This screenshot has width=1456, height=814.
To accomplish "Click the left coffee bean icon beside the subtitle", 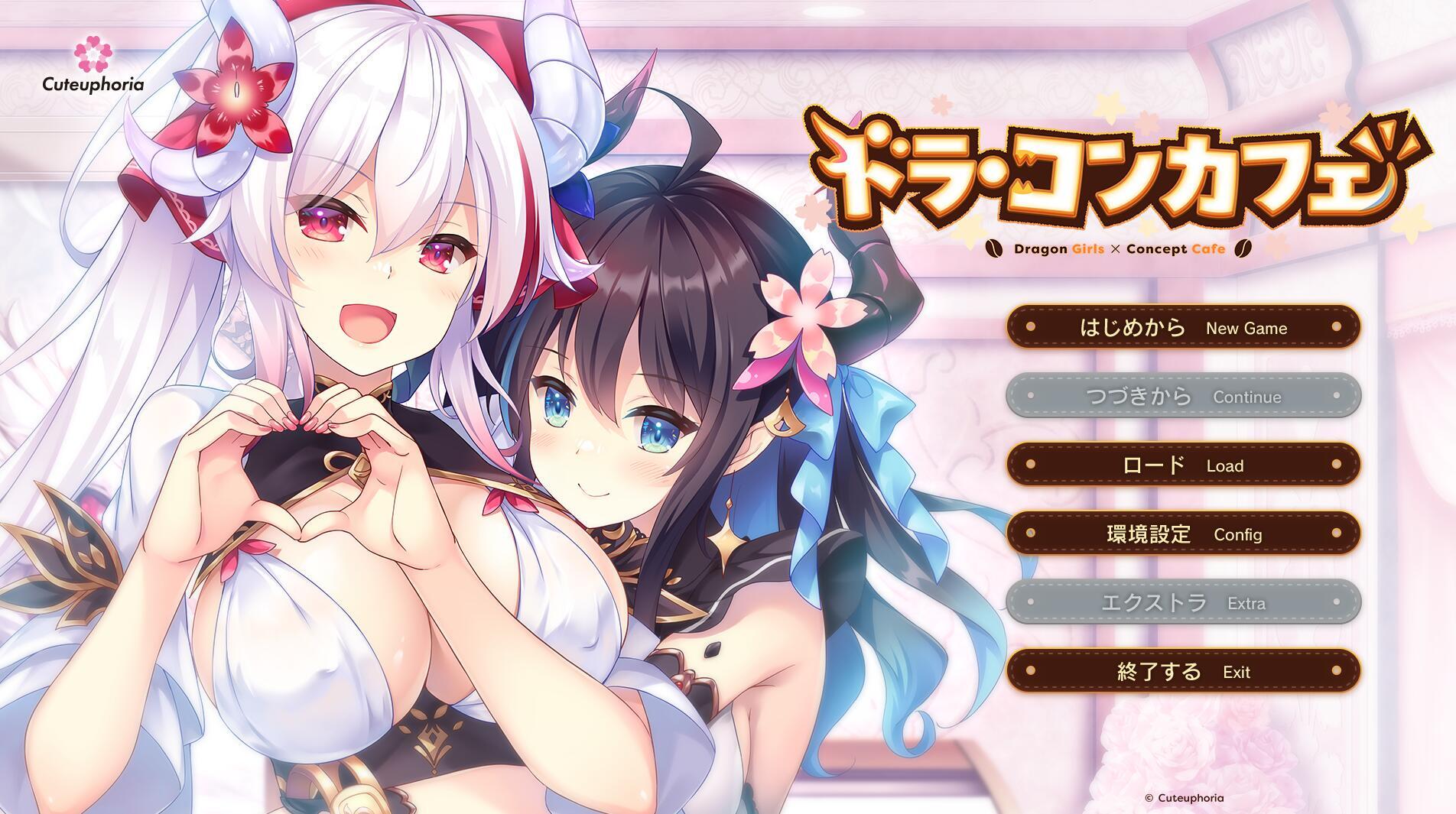I will [x=996, y=248].
